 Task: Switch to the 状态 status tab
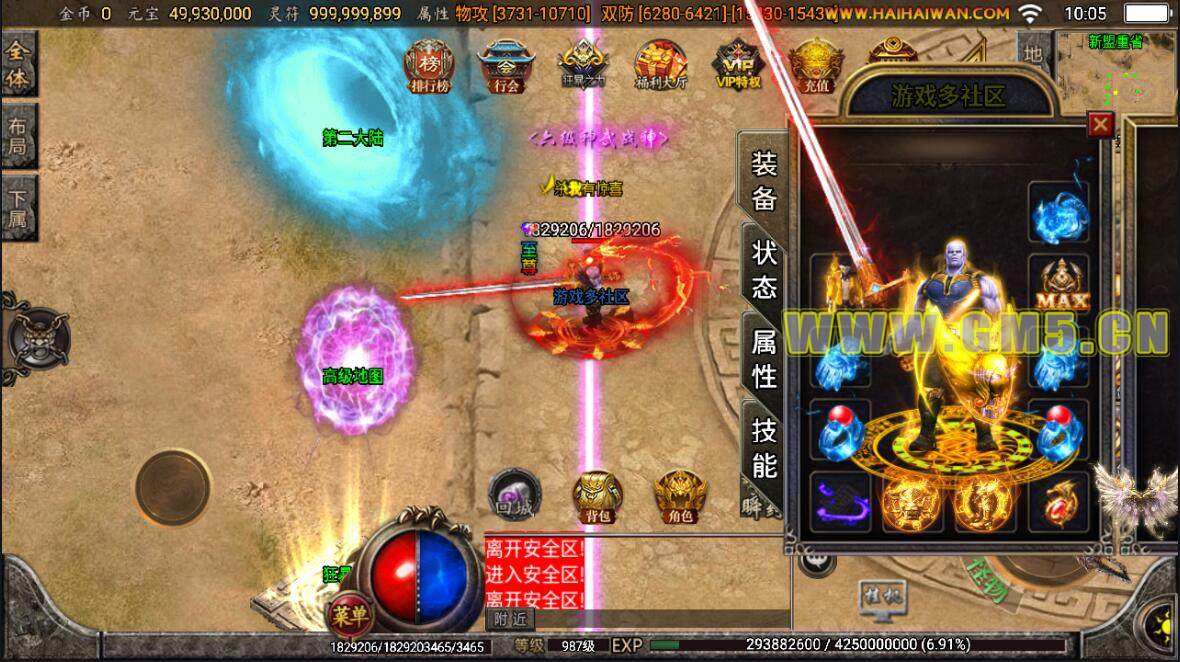coord(764,270)
